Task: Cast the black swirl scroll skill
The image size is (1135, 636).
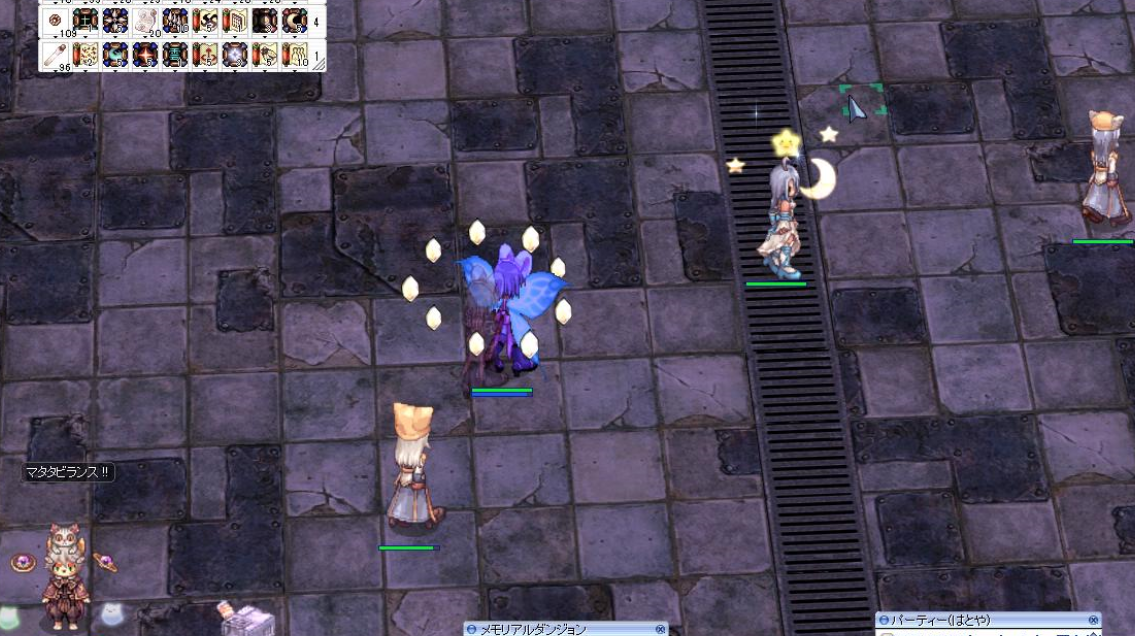Action: pos(205,20)
